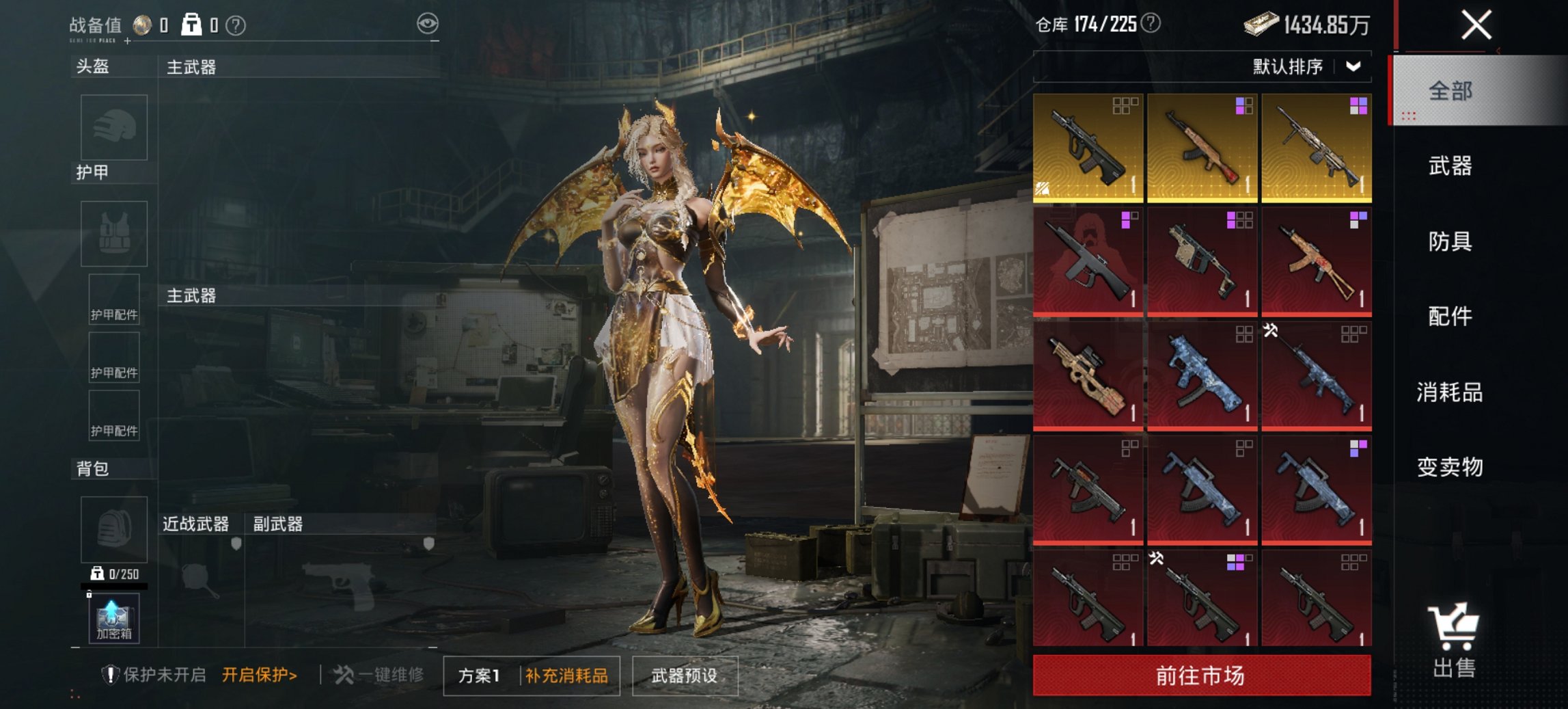Click 补充消耗品 to refill consumables
Viewport: 1568px width, 709px height.
coord(566,676)
